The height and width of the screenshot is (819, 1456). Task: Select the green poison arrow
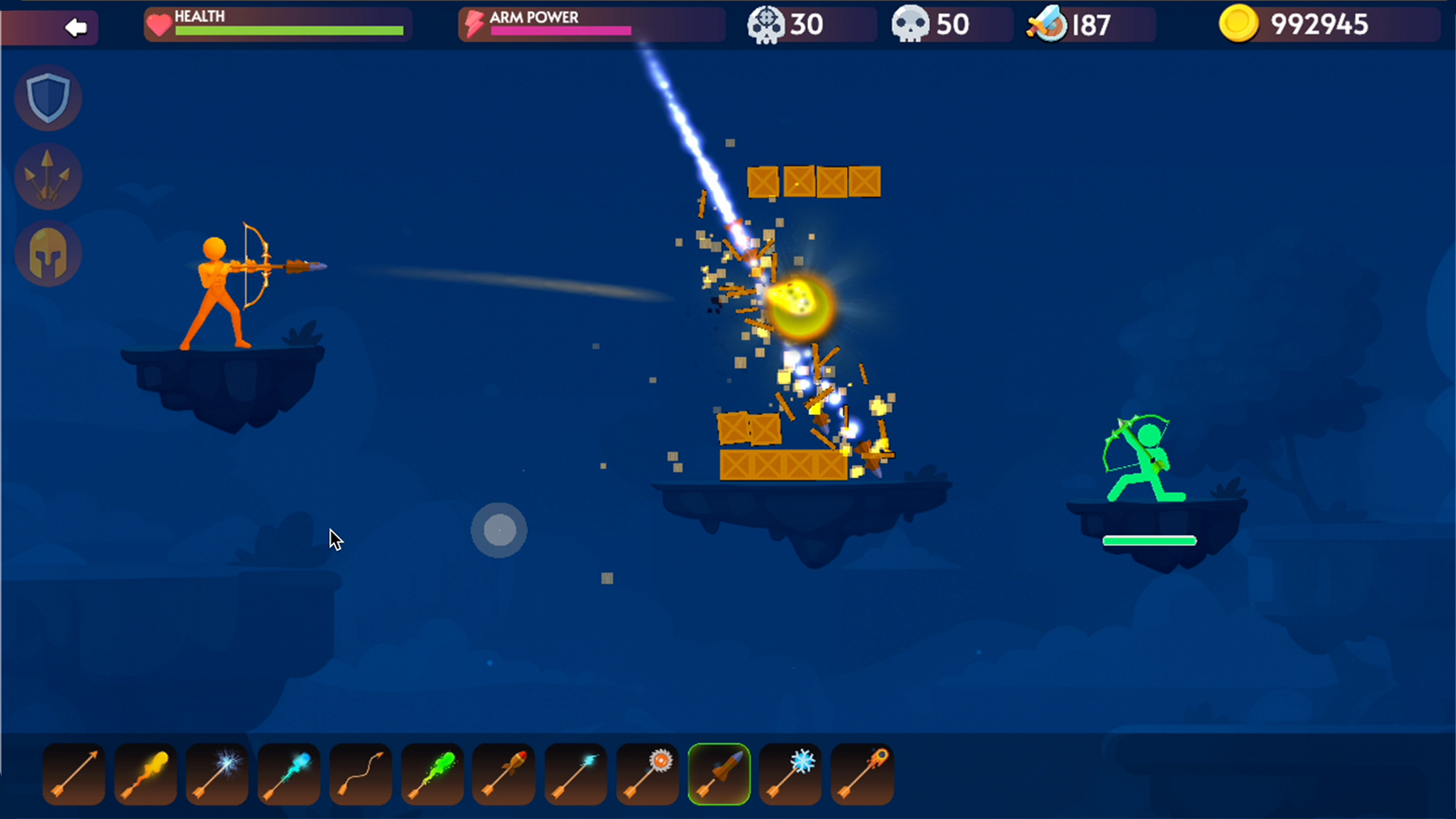pos(432,773)
